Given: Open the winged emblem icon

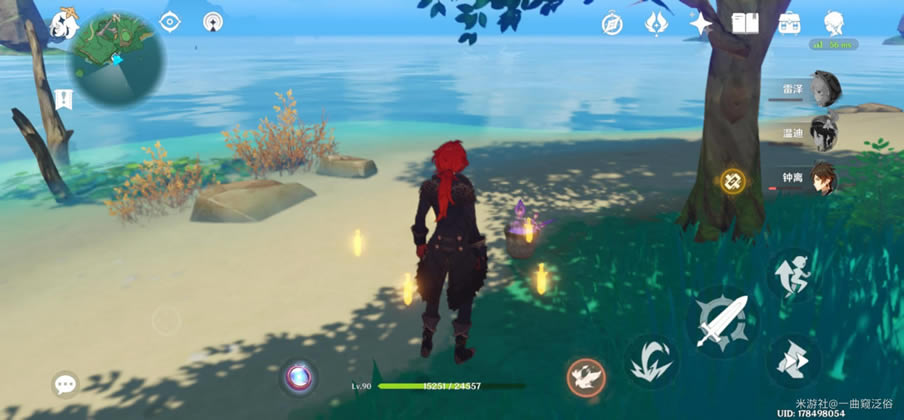Looking at the screenshot, I should tap(656, 24).
